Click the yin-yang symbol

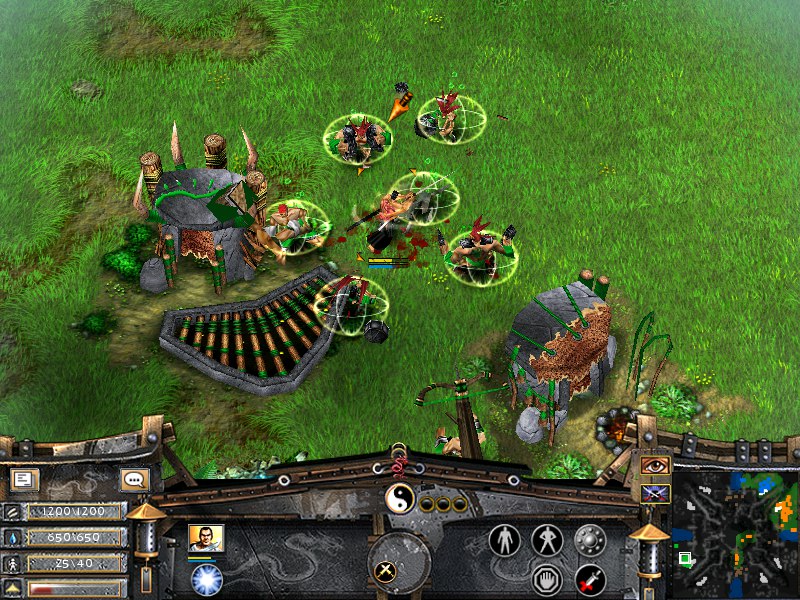(399, 498)
